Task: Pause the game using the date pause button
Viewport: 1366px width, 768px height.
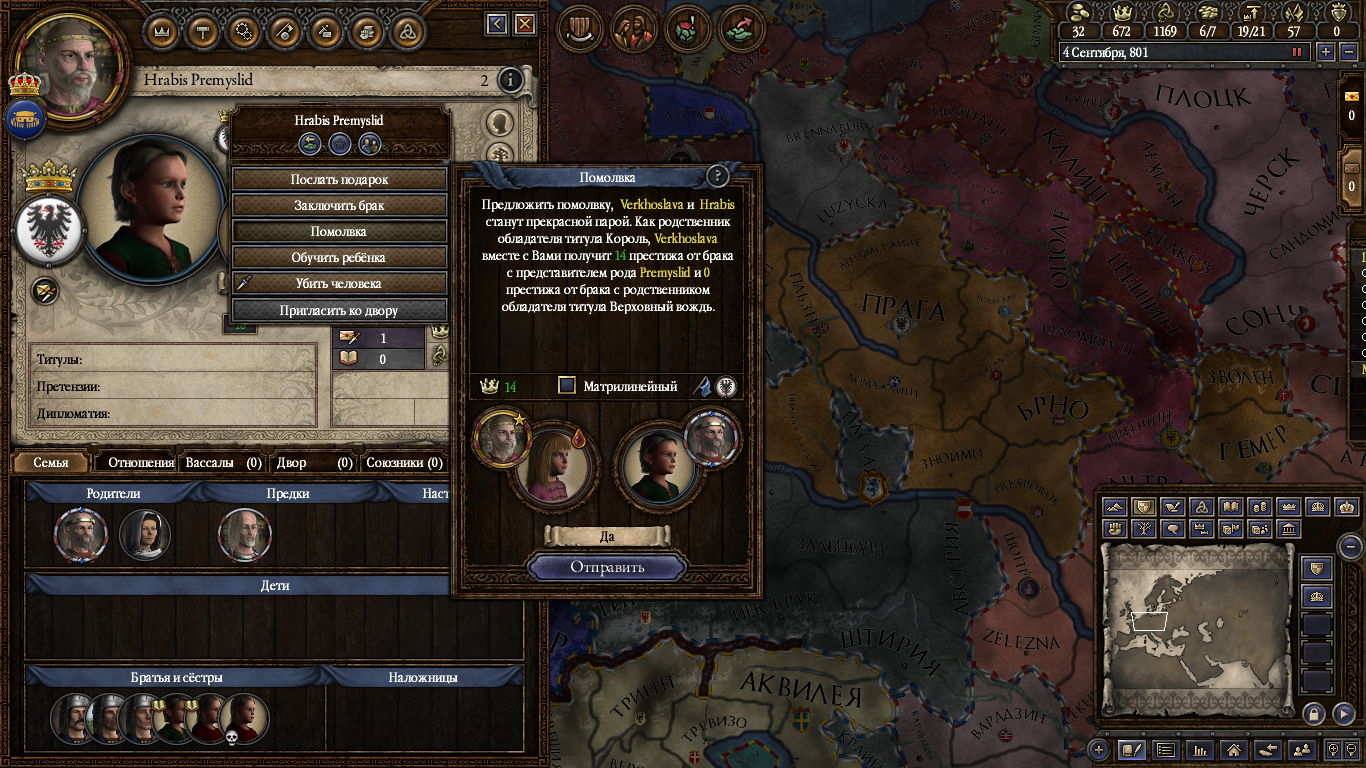Action: 1298,52
